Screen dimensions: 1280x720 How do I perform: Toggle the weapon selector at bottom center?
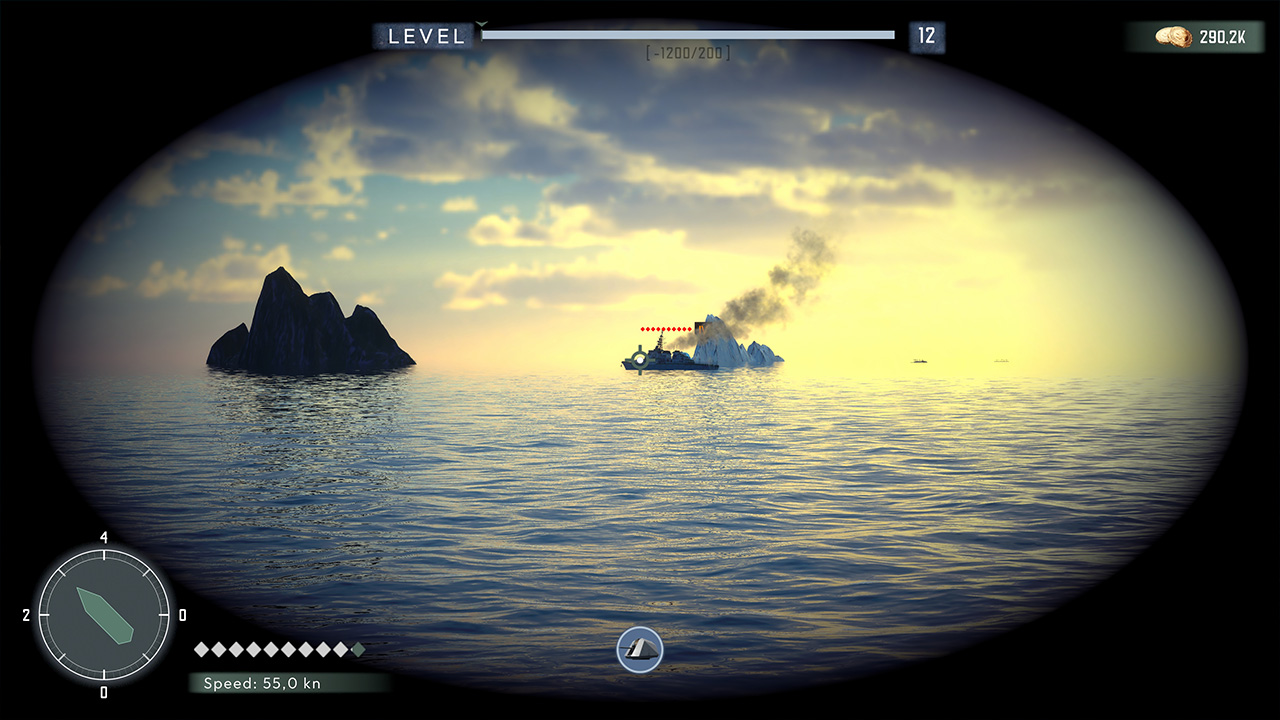coord(640,650)
